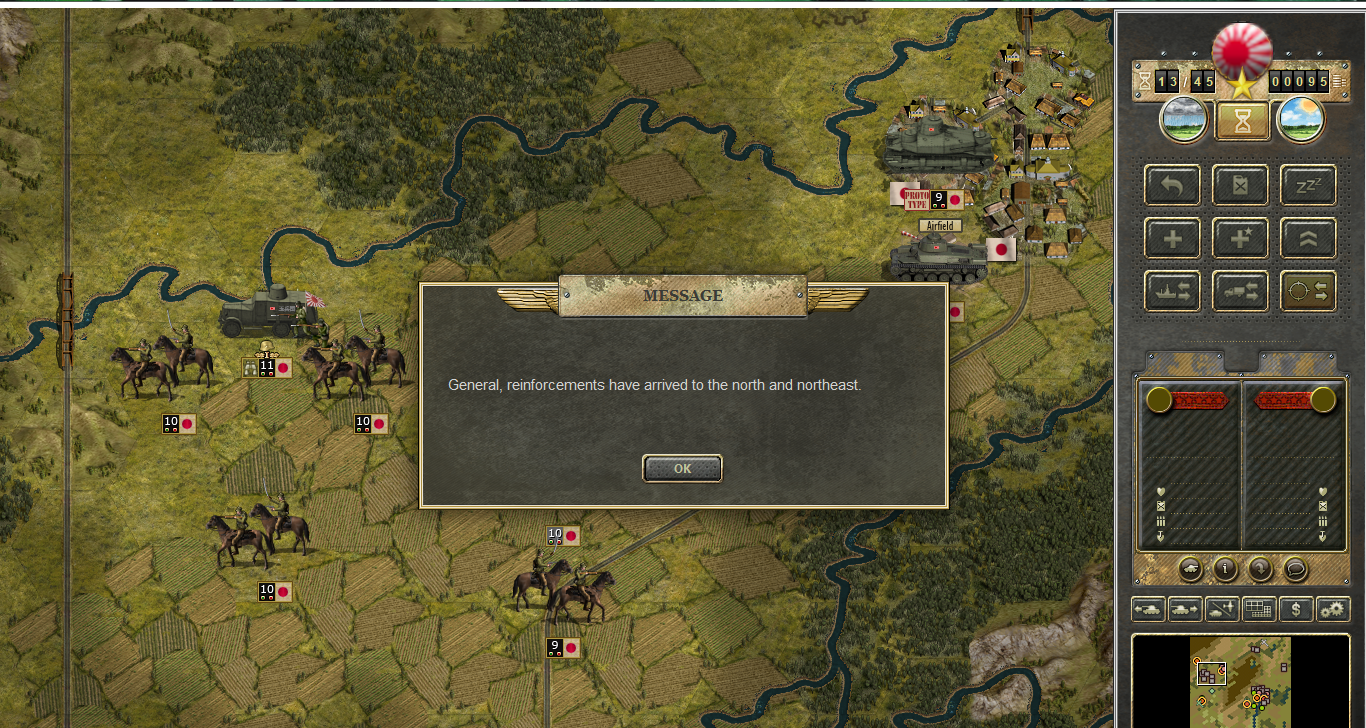Click the plus reinforcements button
Viewport: 1366px width, 728px height.
click(1172, 239)
